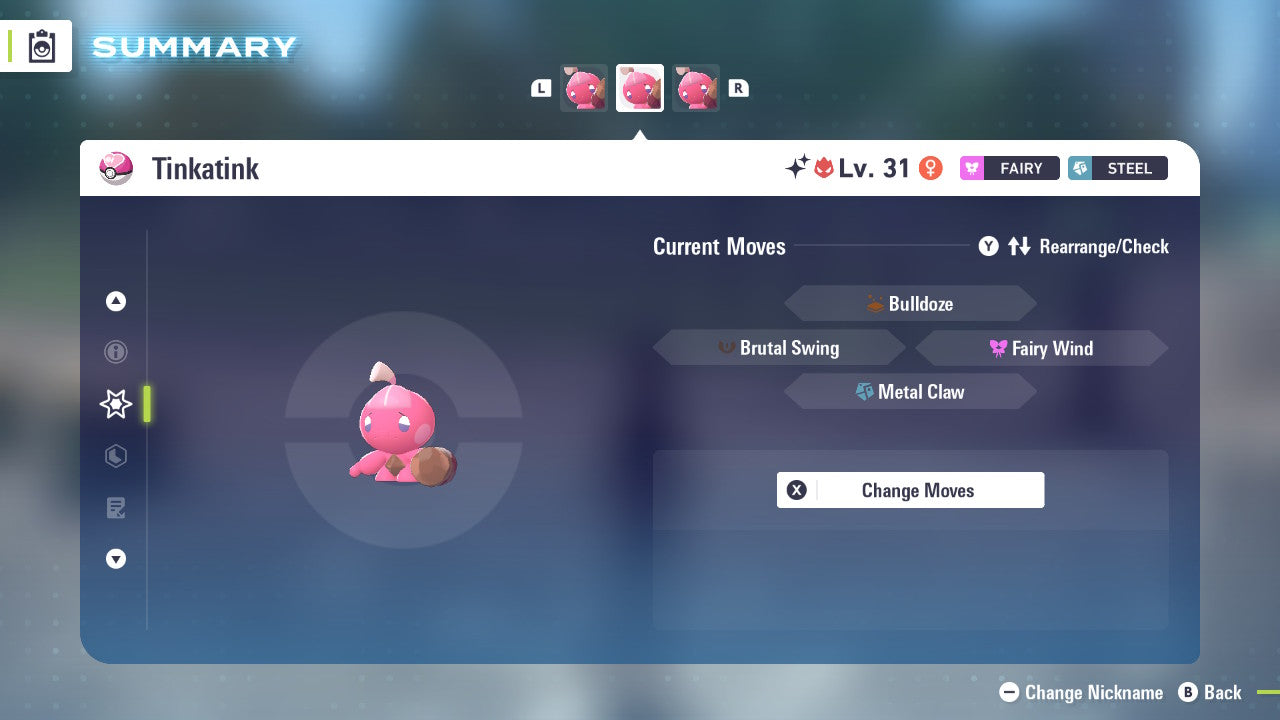
Task: Click the up arrow at the top of the sidebar
Action: (115, 301)
